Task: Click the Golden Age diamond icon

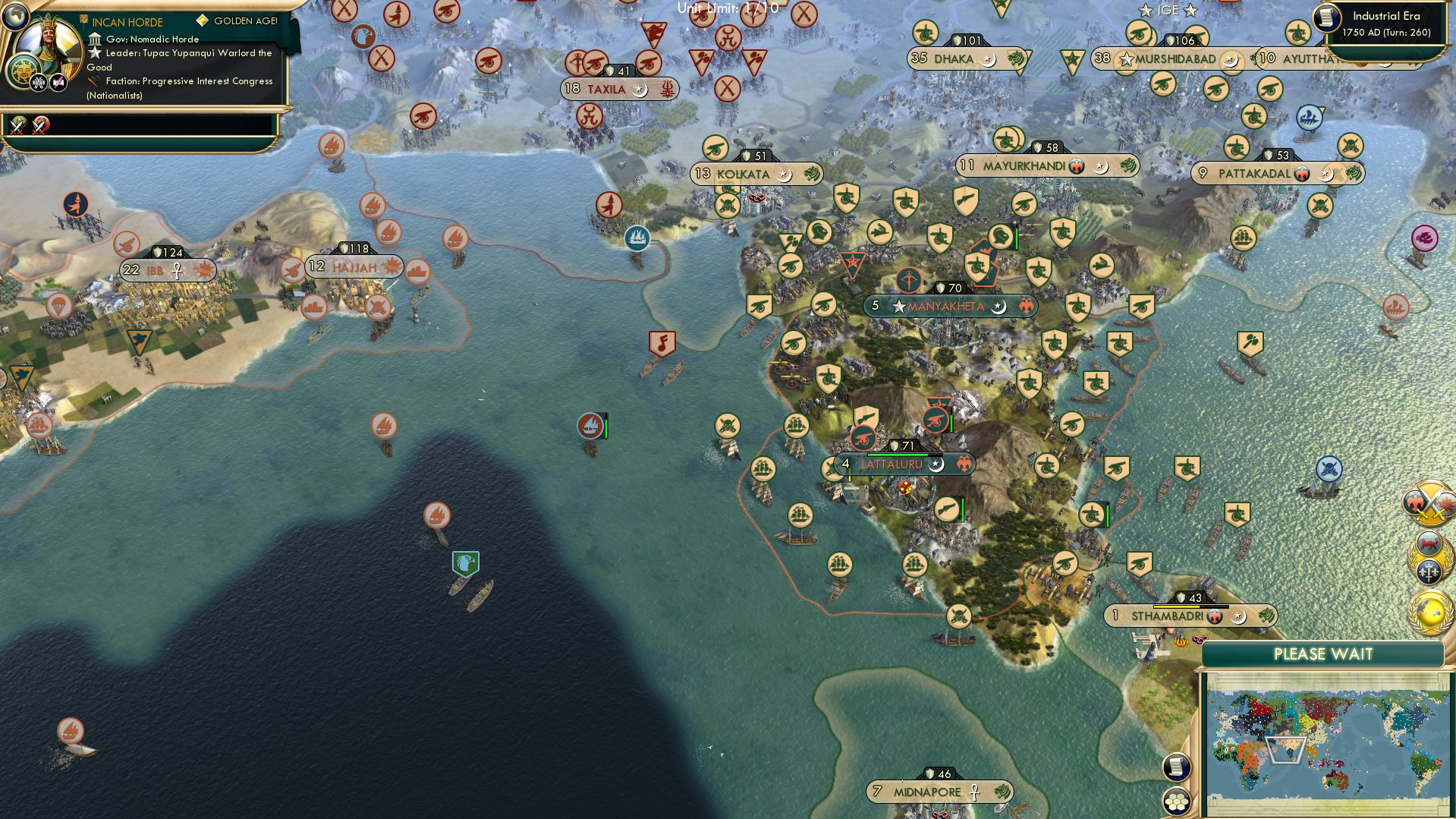Action: click(x=201, y=21)
